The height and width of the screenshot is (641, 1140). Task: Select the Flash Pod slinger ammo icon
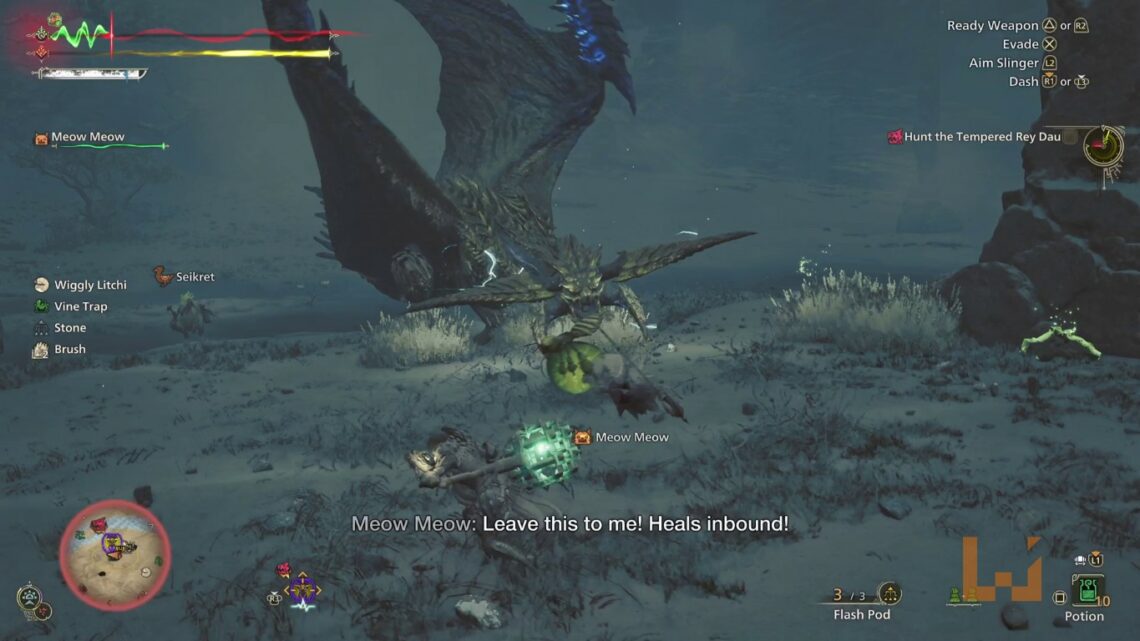pos(888,594)
